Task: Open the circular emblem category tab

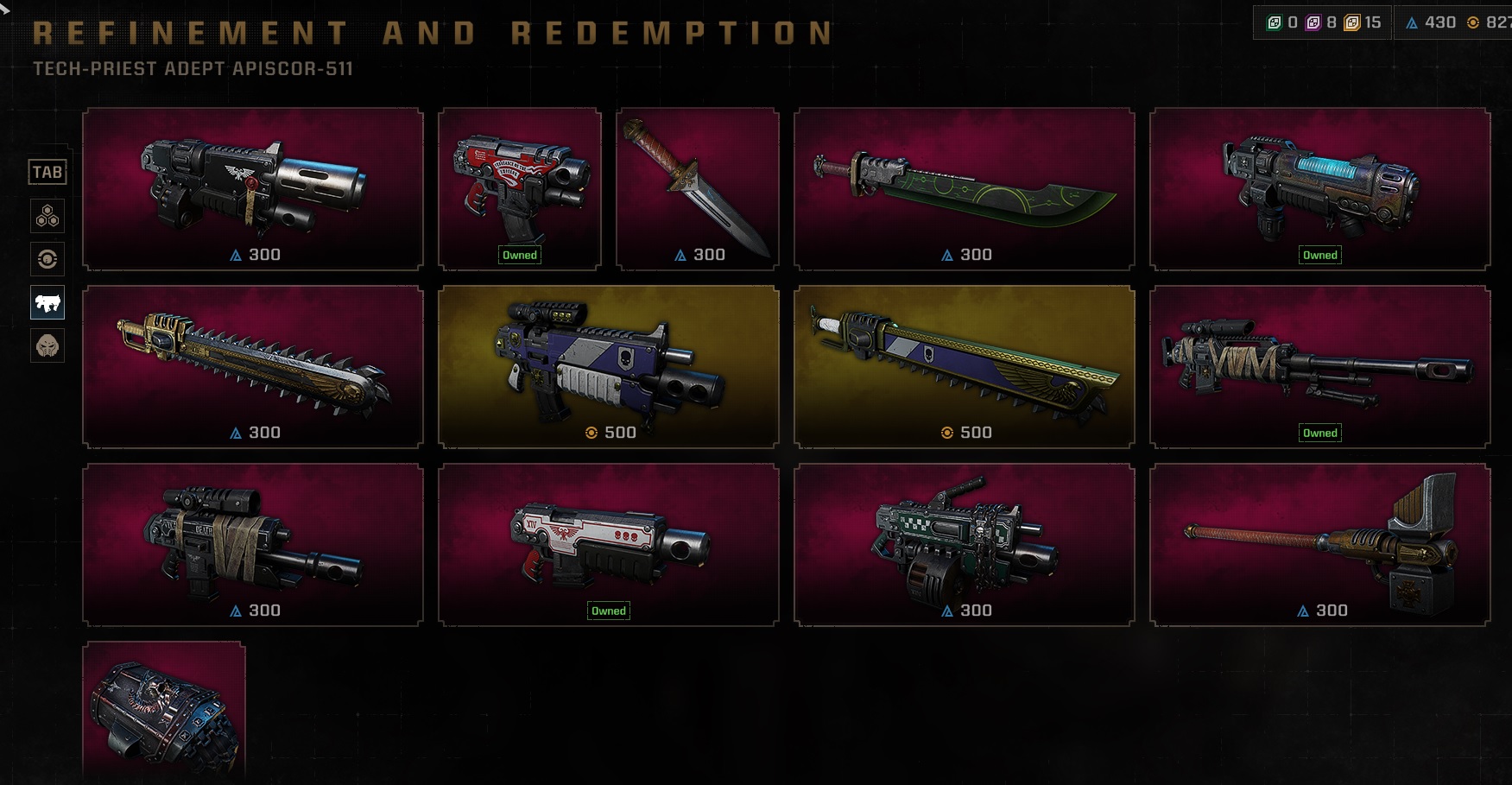Action: point(47,259)
